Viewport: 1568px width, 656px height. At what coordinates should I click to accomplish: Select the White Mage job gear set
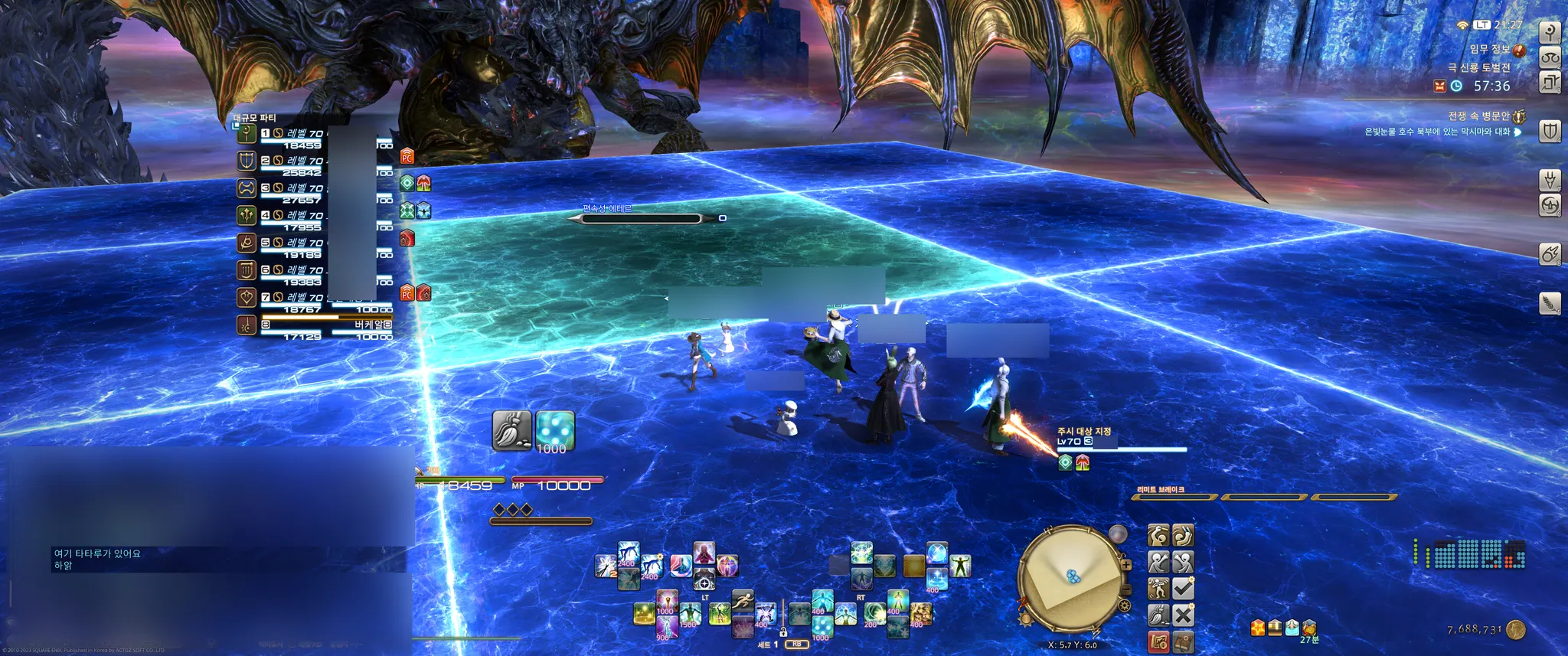tap(1550, 32)
